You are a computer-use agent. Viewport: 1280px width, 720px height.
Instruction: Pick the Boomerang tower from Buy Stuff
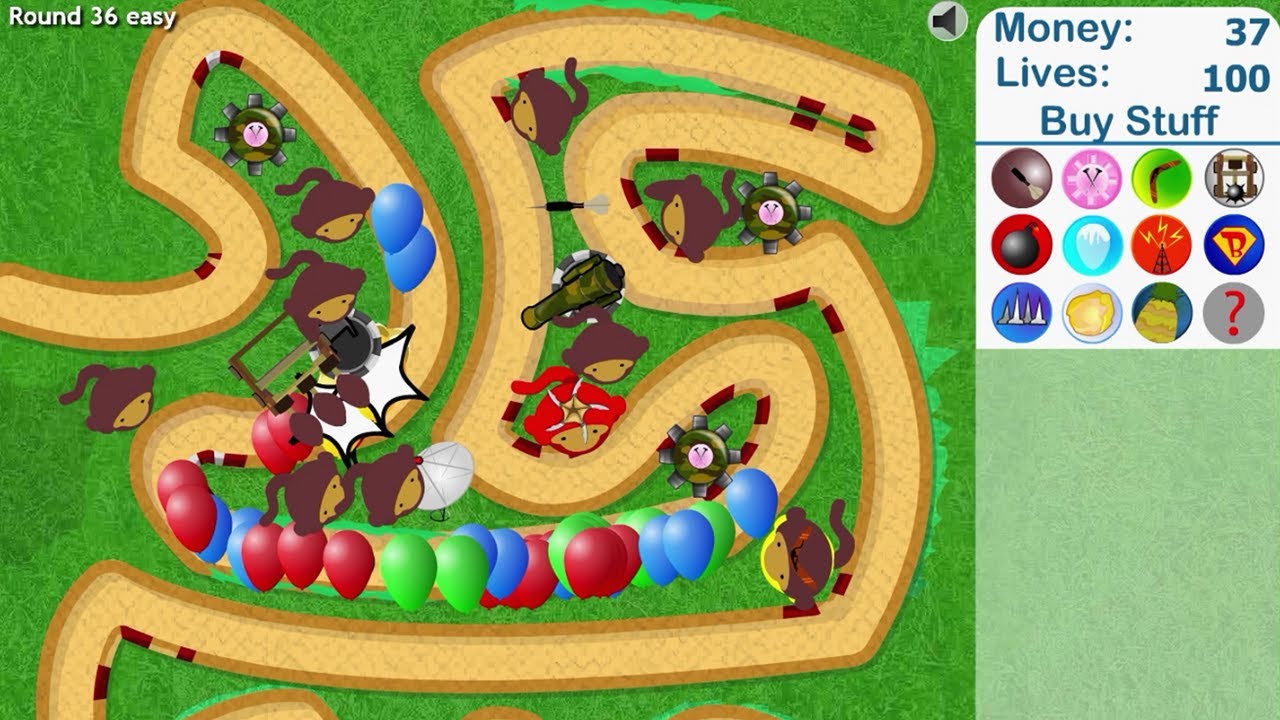click(1162, 180)
